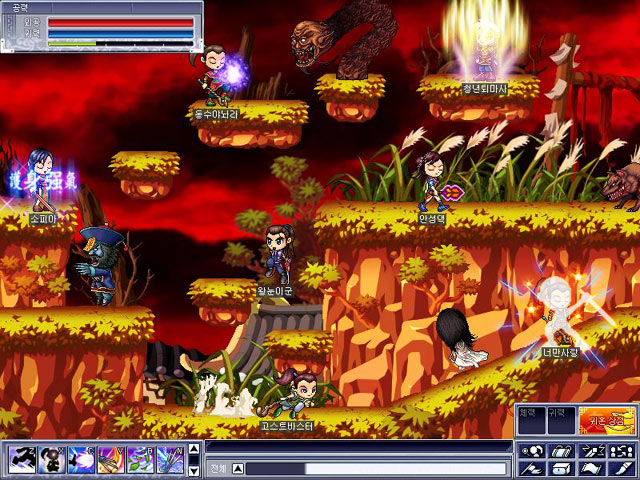
Task: Select the 귀력 quick slot
Action: [561, 419]
